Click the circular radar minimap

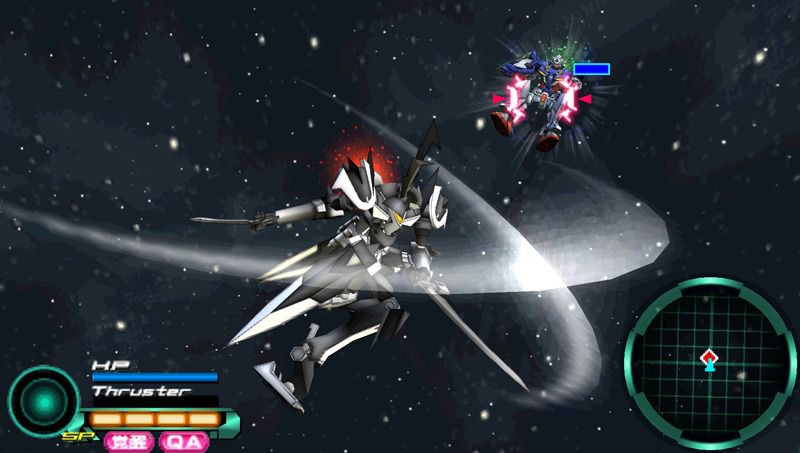click(x=709, y=362)
